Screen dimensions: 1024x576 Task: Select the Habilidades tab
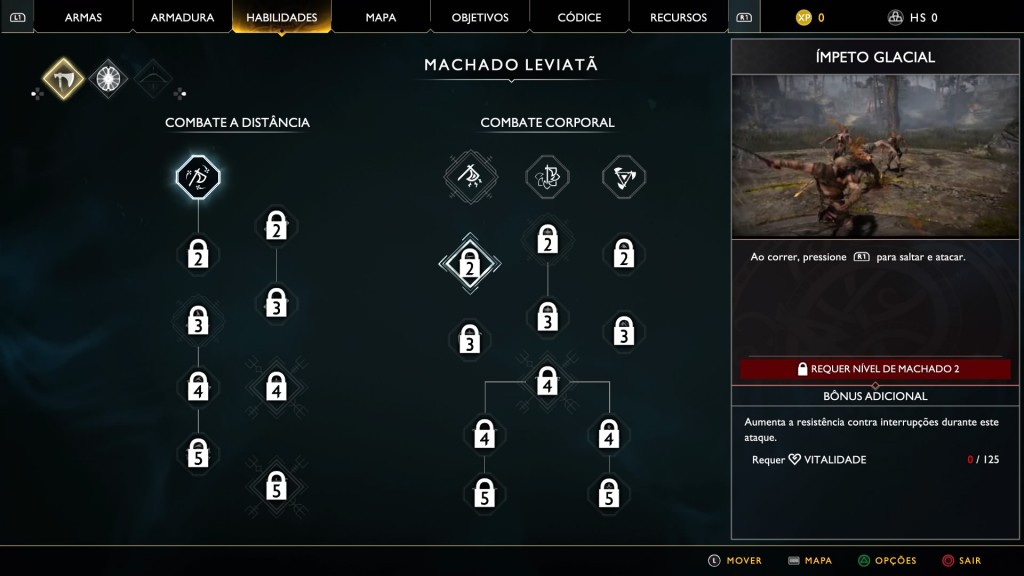coord(281,17)
